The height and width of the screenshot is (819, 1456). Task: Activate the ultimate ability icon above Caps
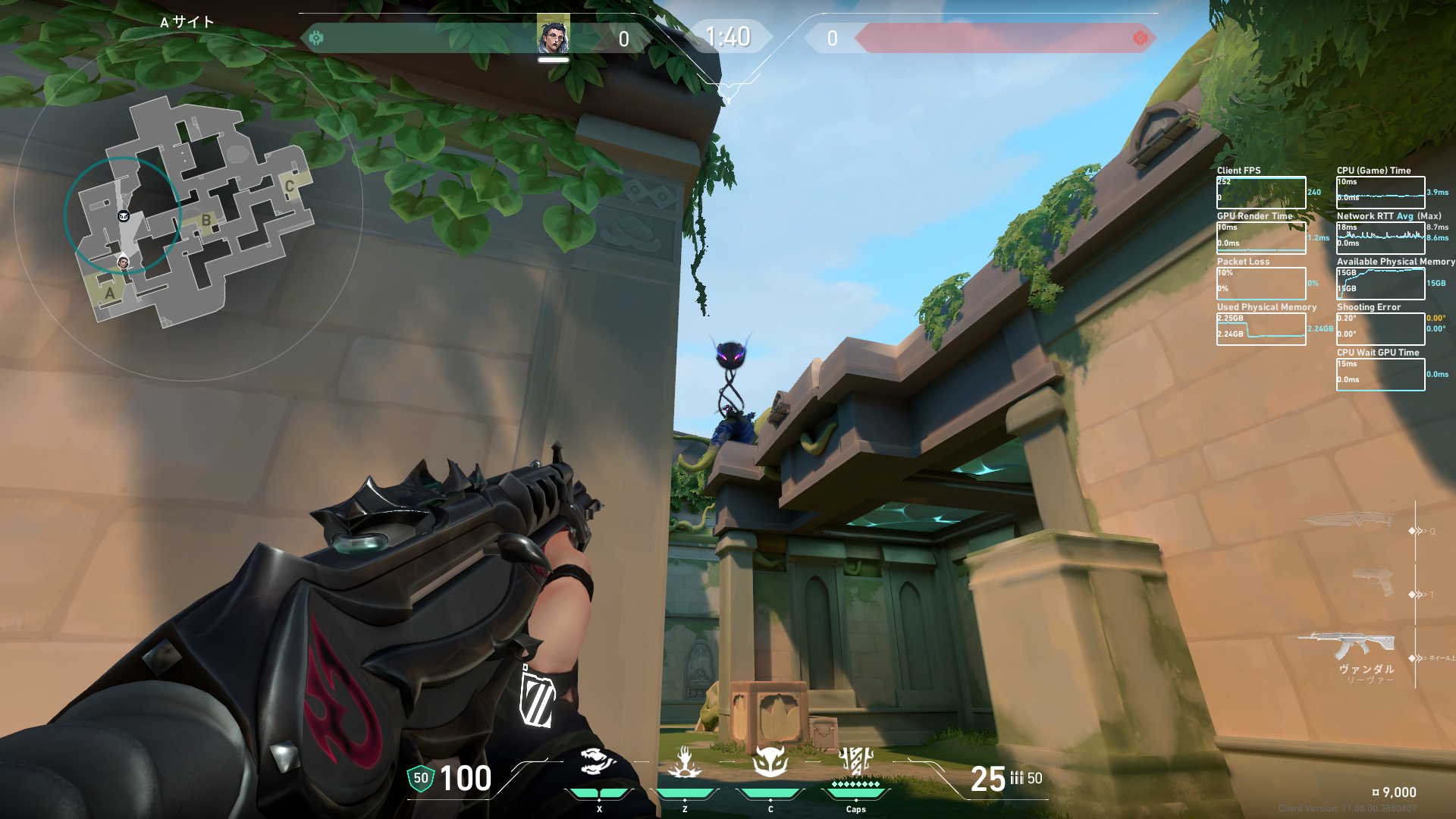coord(855,761)
